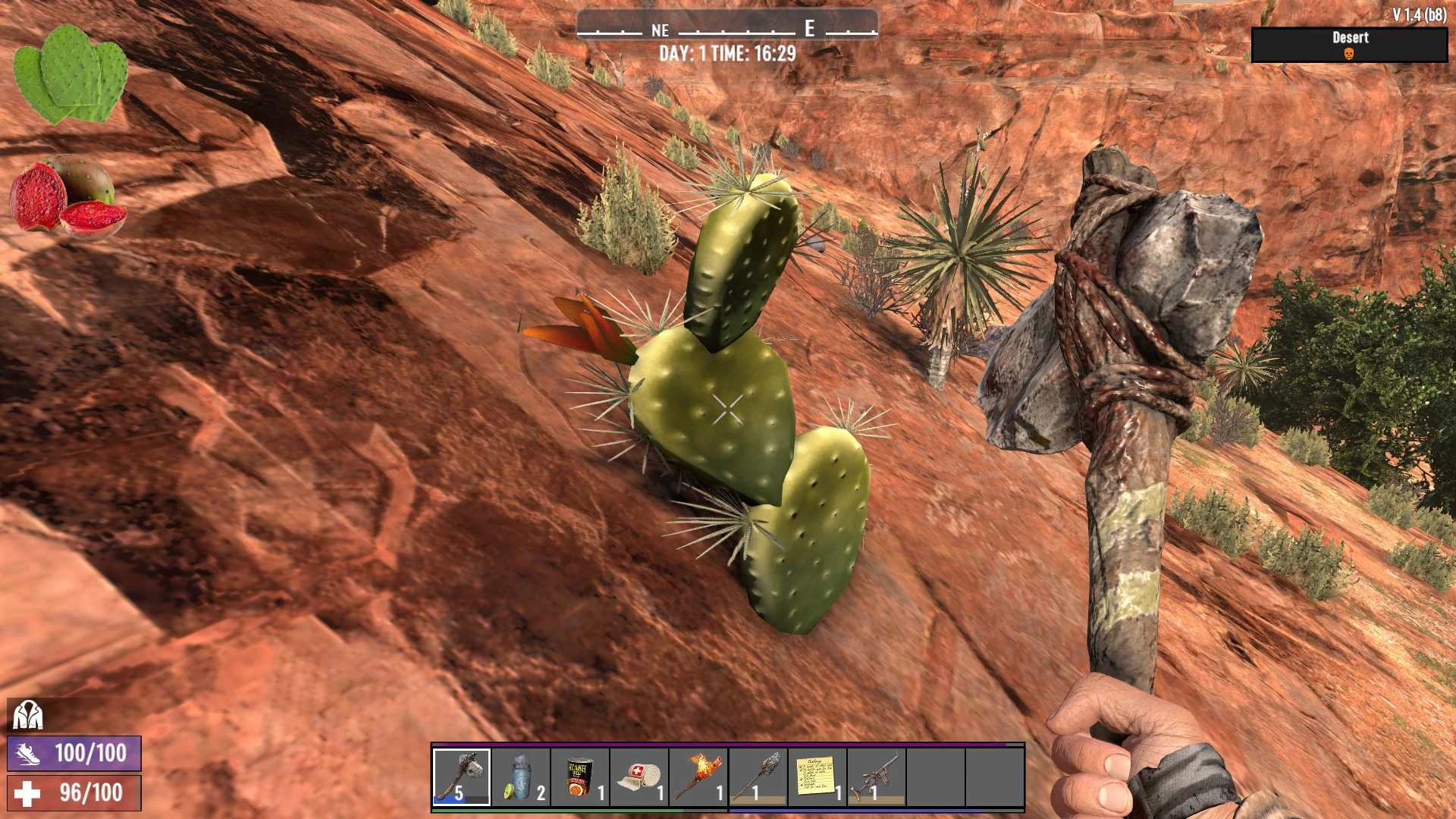Click the jacket status effect icon
This screenshot has width=1456, height=819.
(27, 715)
